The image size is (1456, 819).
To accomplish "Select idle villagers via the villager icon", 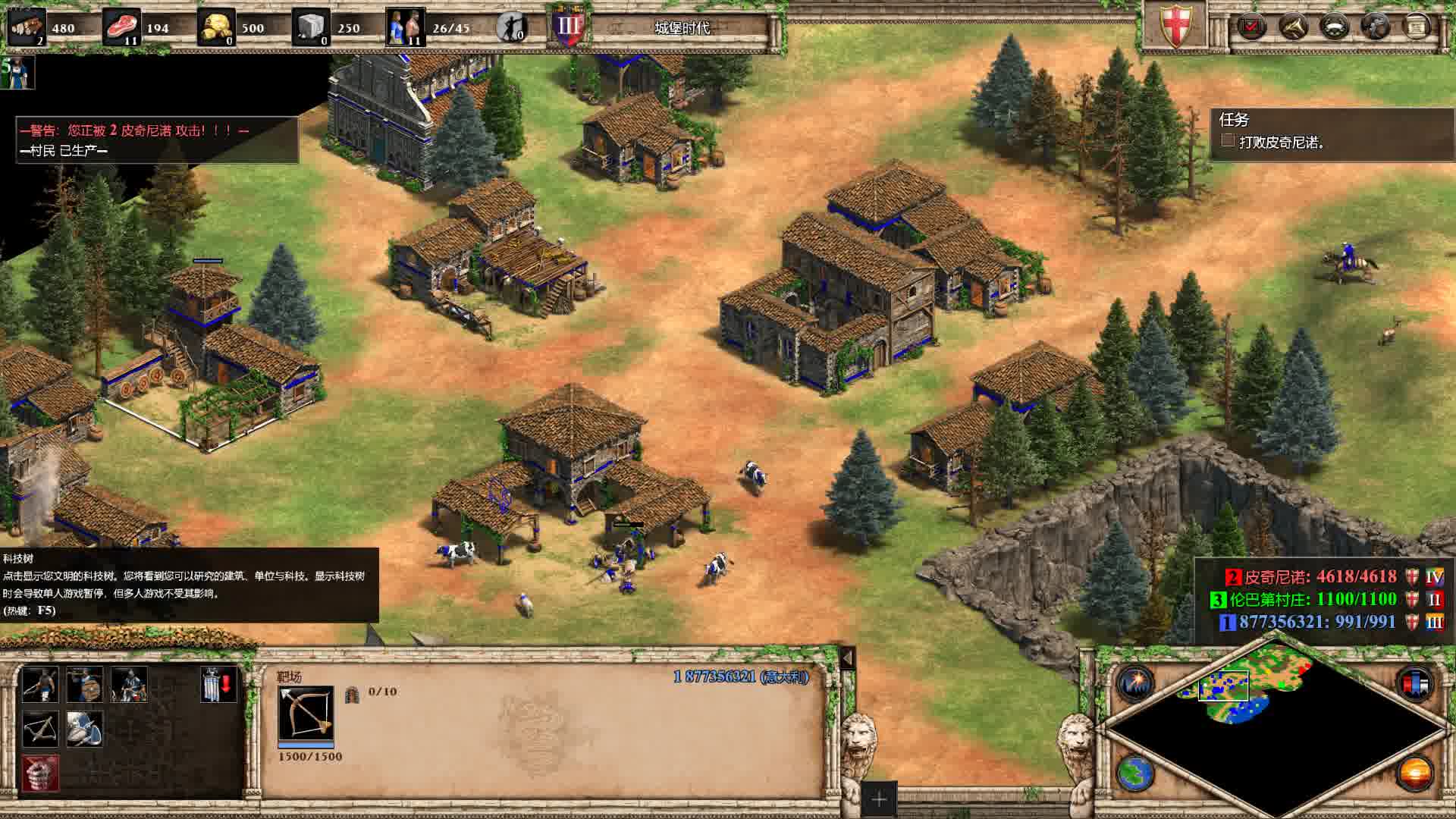I will [x=513, y=27].
